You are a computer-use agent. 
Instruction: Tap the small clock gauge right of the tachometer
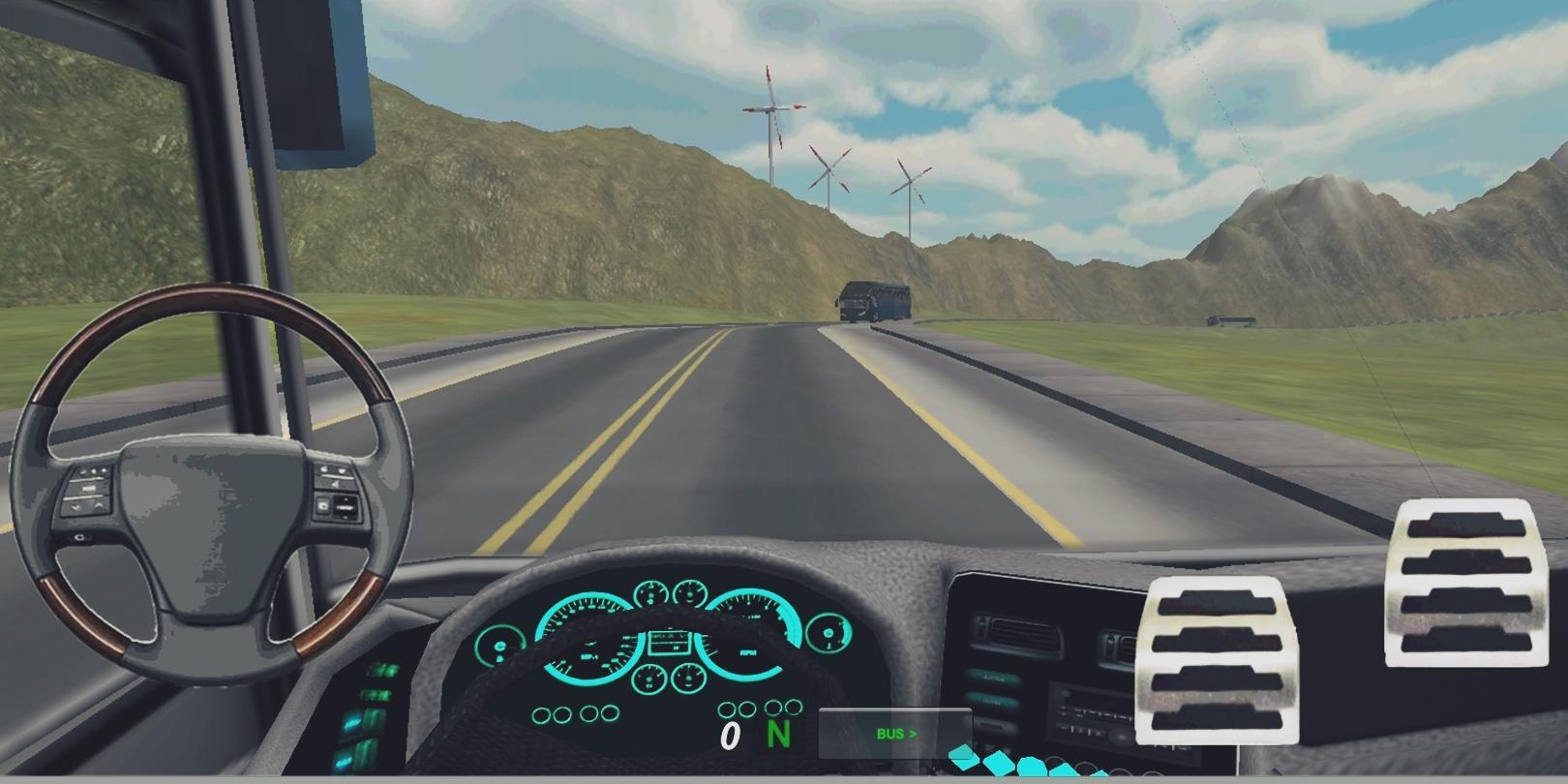(x=829, y=634)
